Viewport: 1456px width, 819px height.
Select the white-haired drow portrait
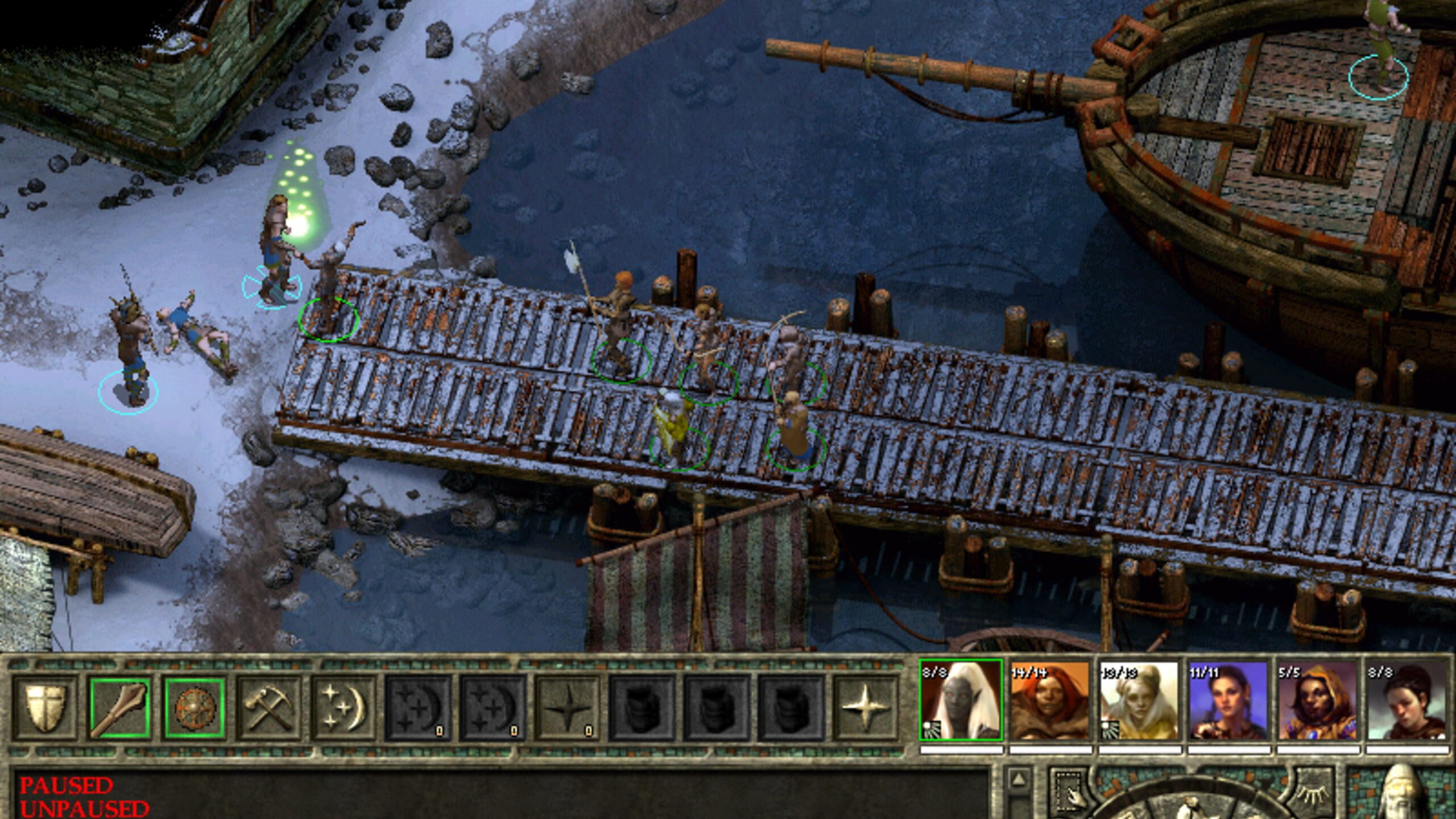coord(961,701)
